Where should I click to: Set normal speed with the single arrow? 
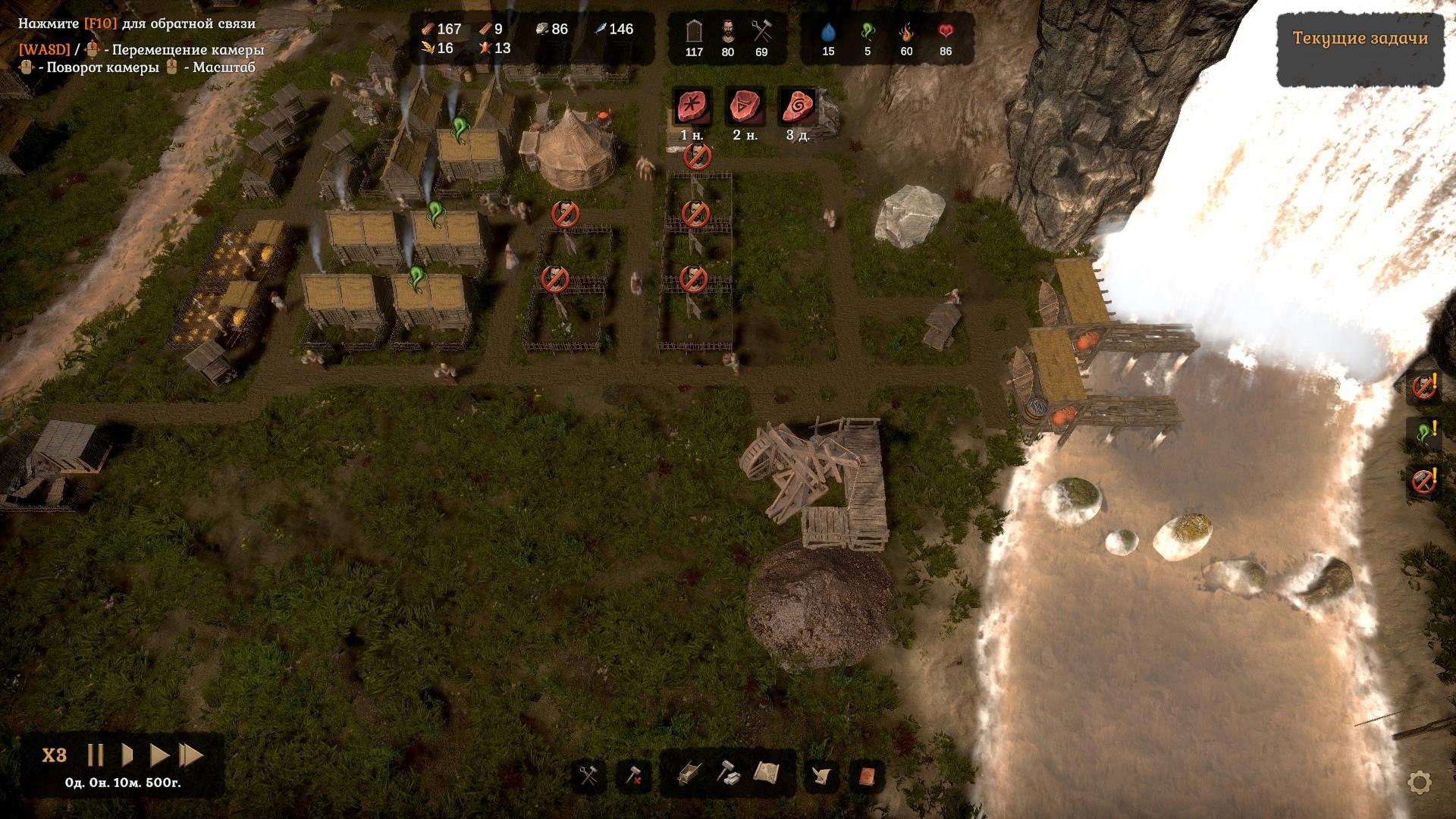127,755
